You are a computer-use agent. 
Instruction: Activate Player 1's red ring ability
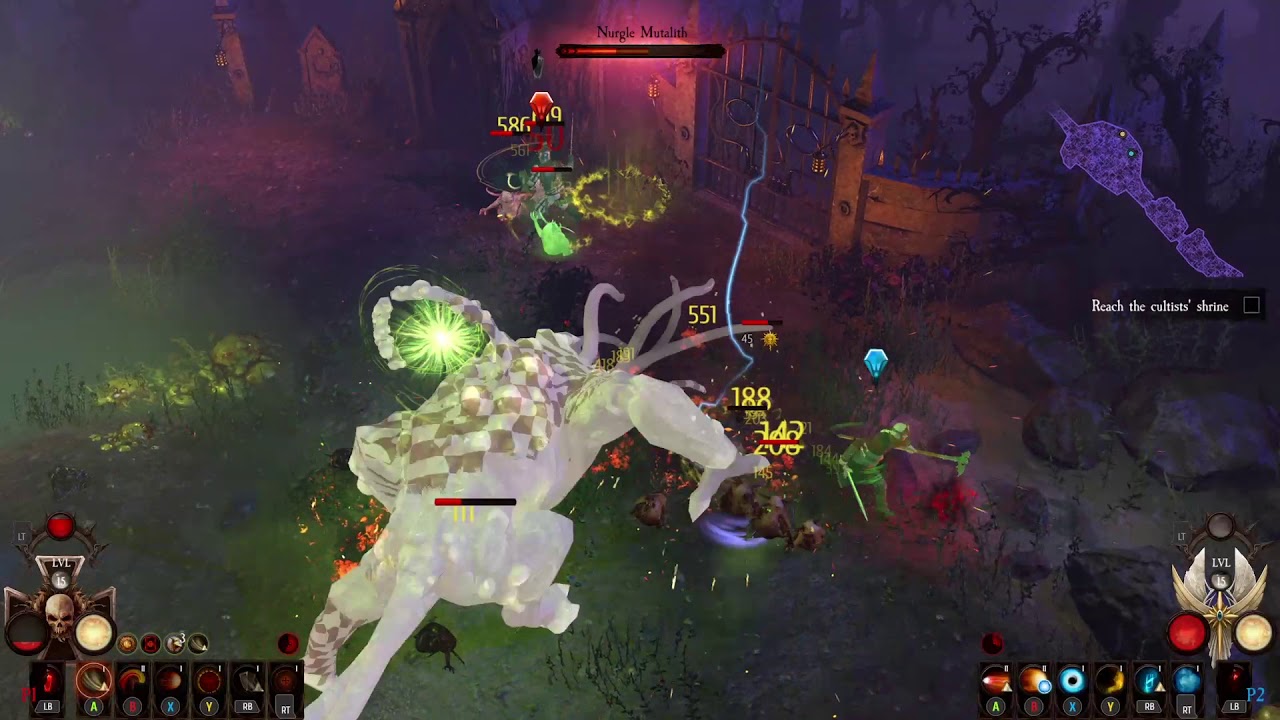209,682
